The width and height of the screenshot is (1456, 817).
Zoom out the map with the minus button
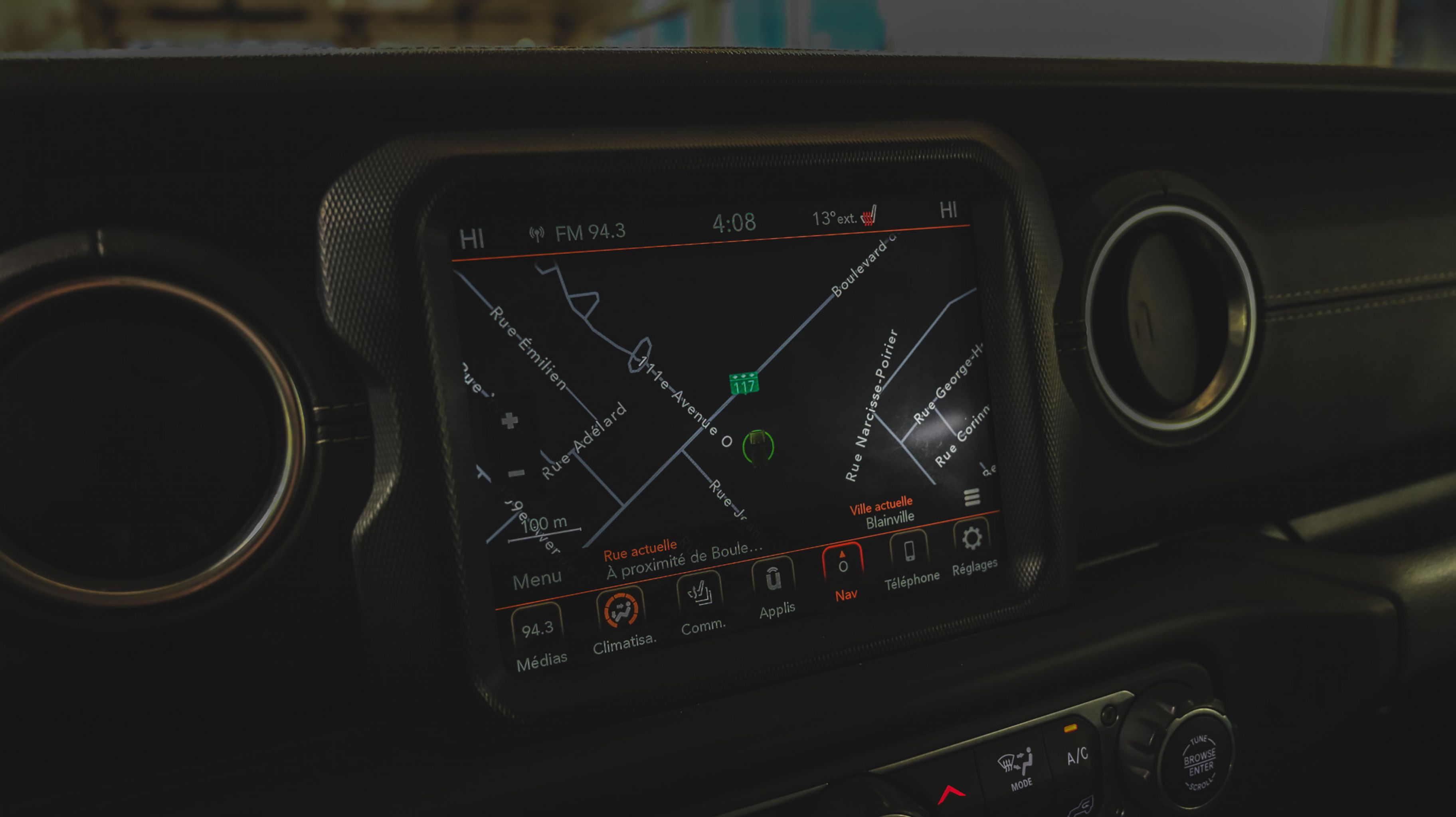[516, 473]
